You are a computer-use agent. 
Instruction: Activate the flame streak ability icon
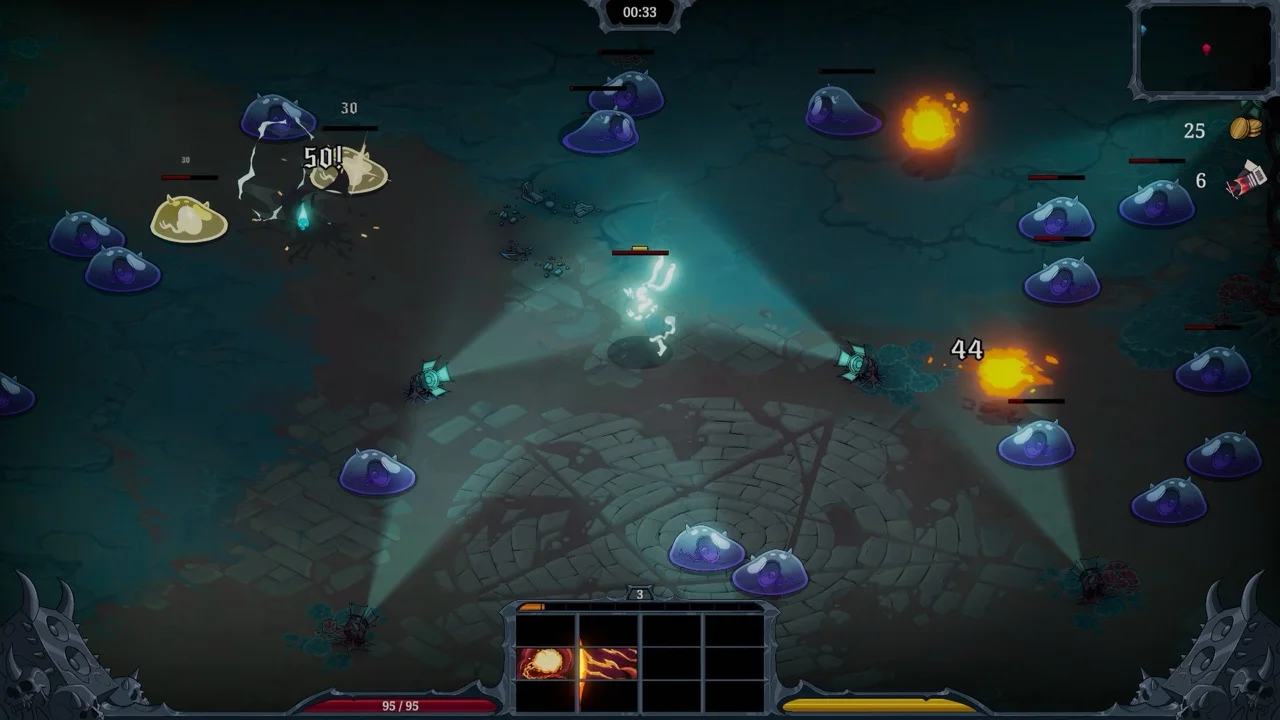coord(609,663)
